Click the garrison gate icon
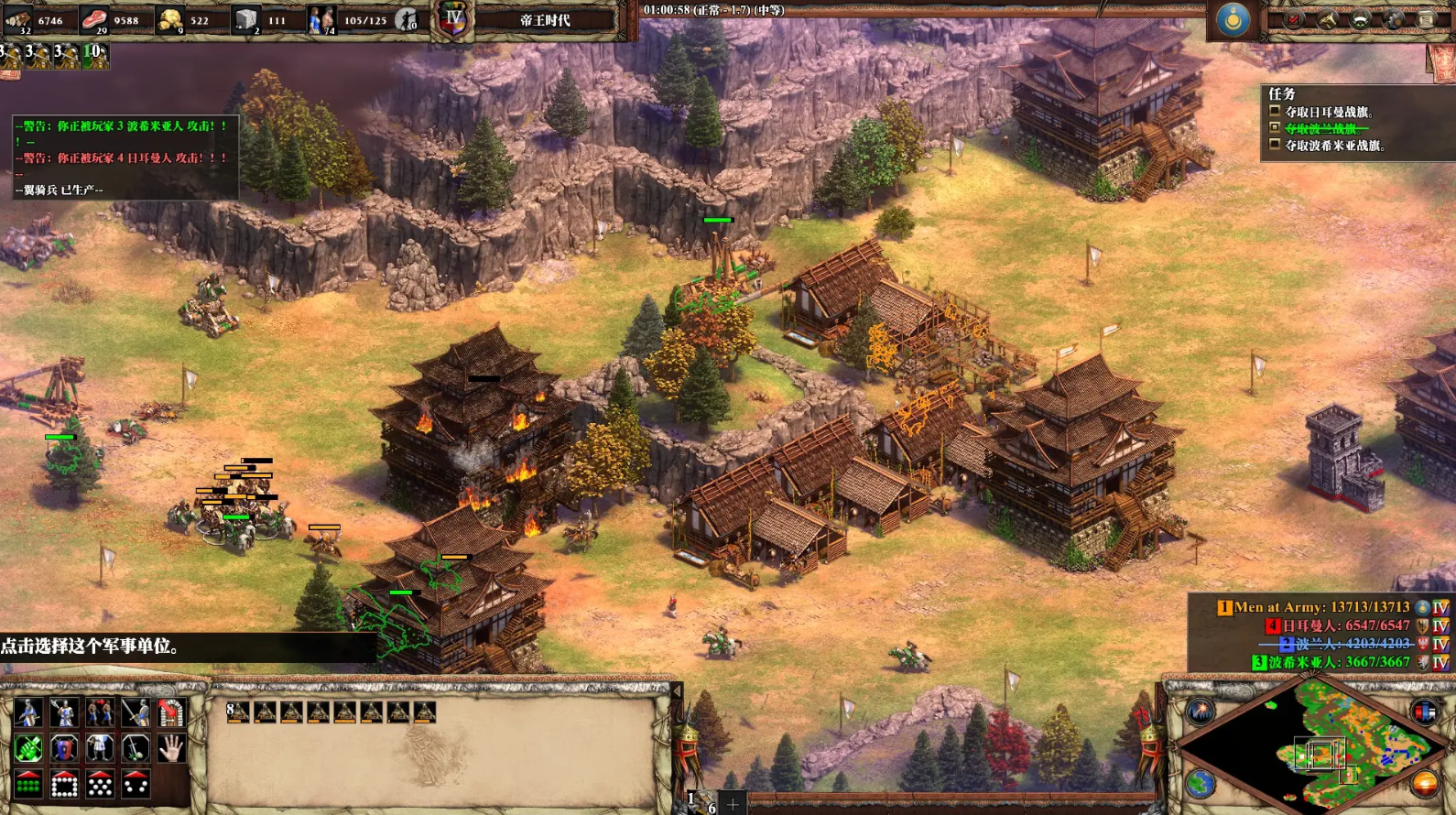The width and height of the screenshot is (1456, 815). click(170, 712)
